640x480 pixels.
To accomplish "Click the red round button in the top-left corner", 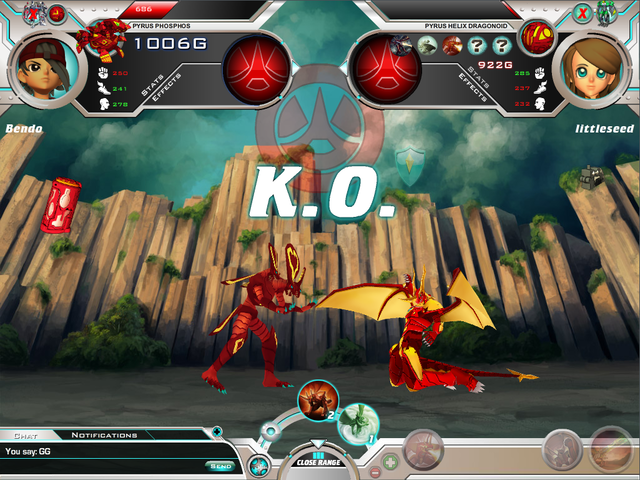I will click(x=57, y=13).
